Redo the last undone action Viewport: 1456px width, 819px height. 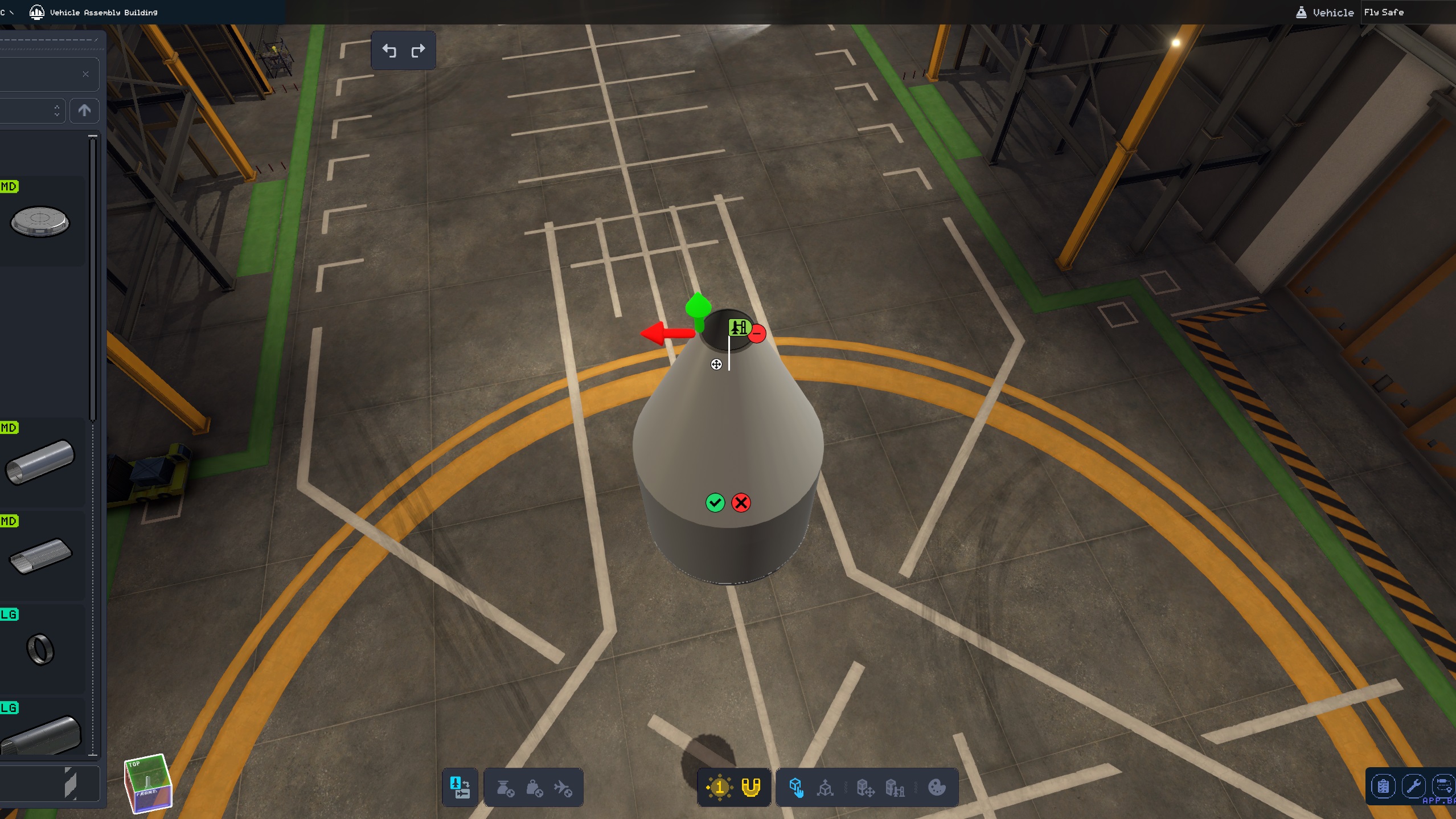(418, 51)
